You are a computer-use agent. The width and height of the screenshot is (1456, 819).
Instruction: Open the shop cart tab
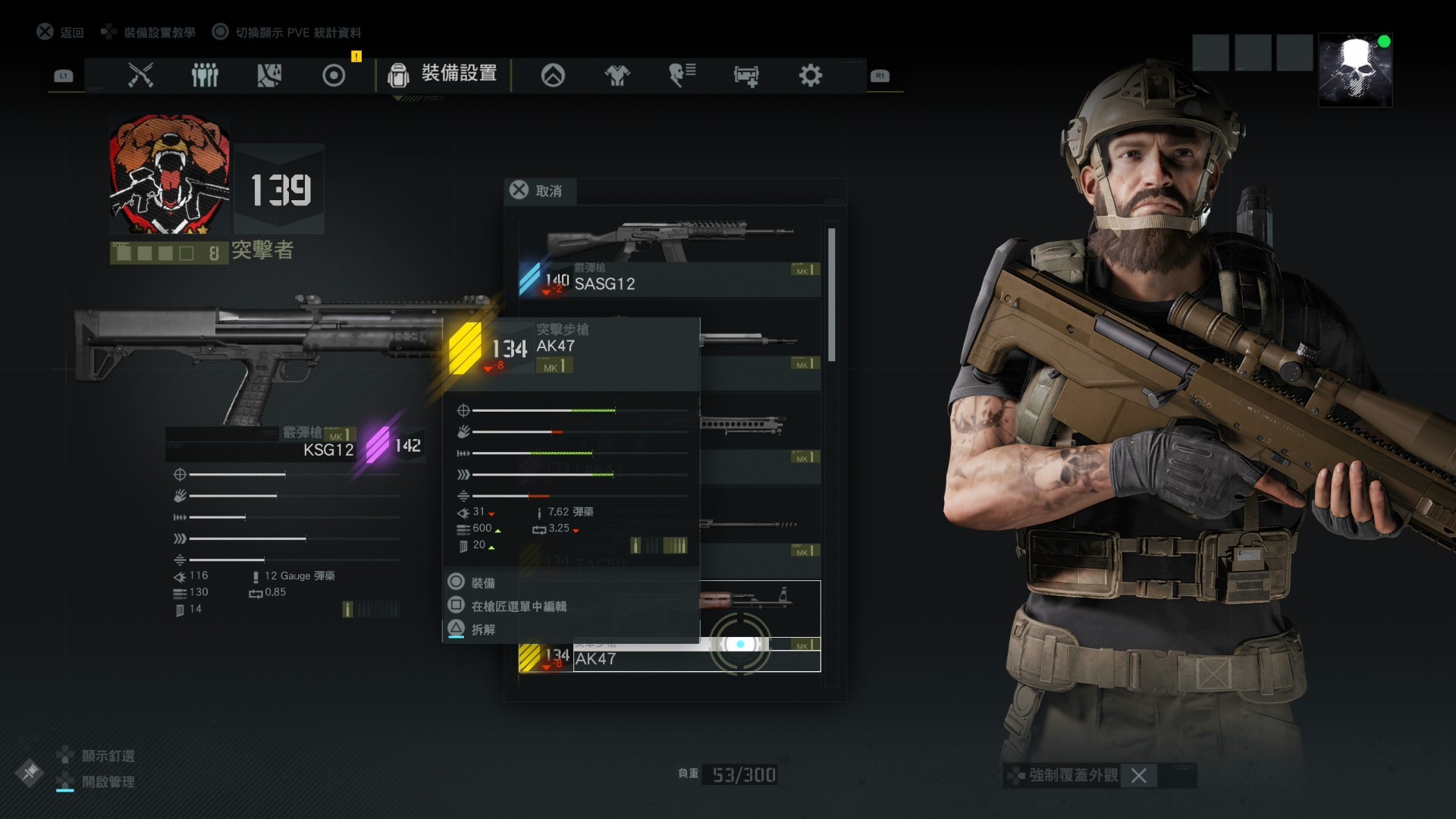746,75
